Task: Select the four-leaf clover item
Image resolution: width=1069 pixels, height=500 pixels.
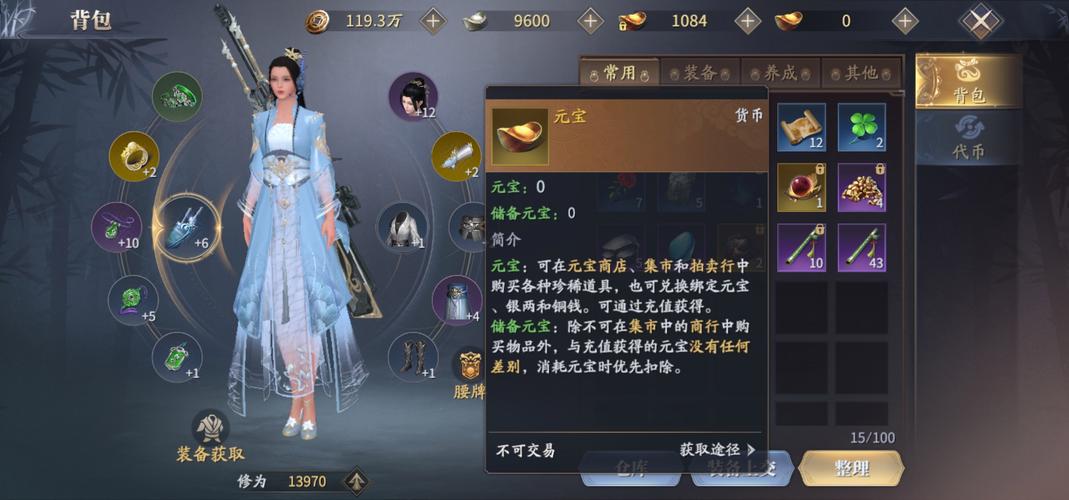Action: click(861, 127)
